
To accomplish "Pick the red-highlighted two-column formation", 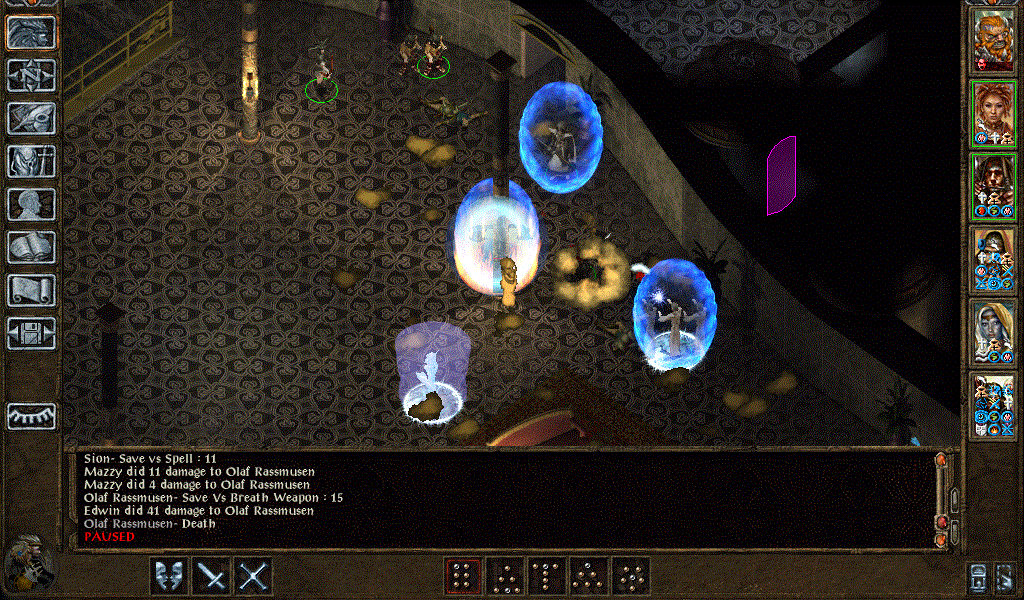I will 461,576.
